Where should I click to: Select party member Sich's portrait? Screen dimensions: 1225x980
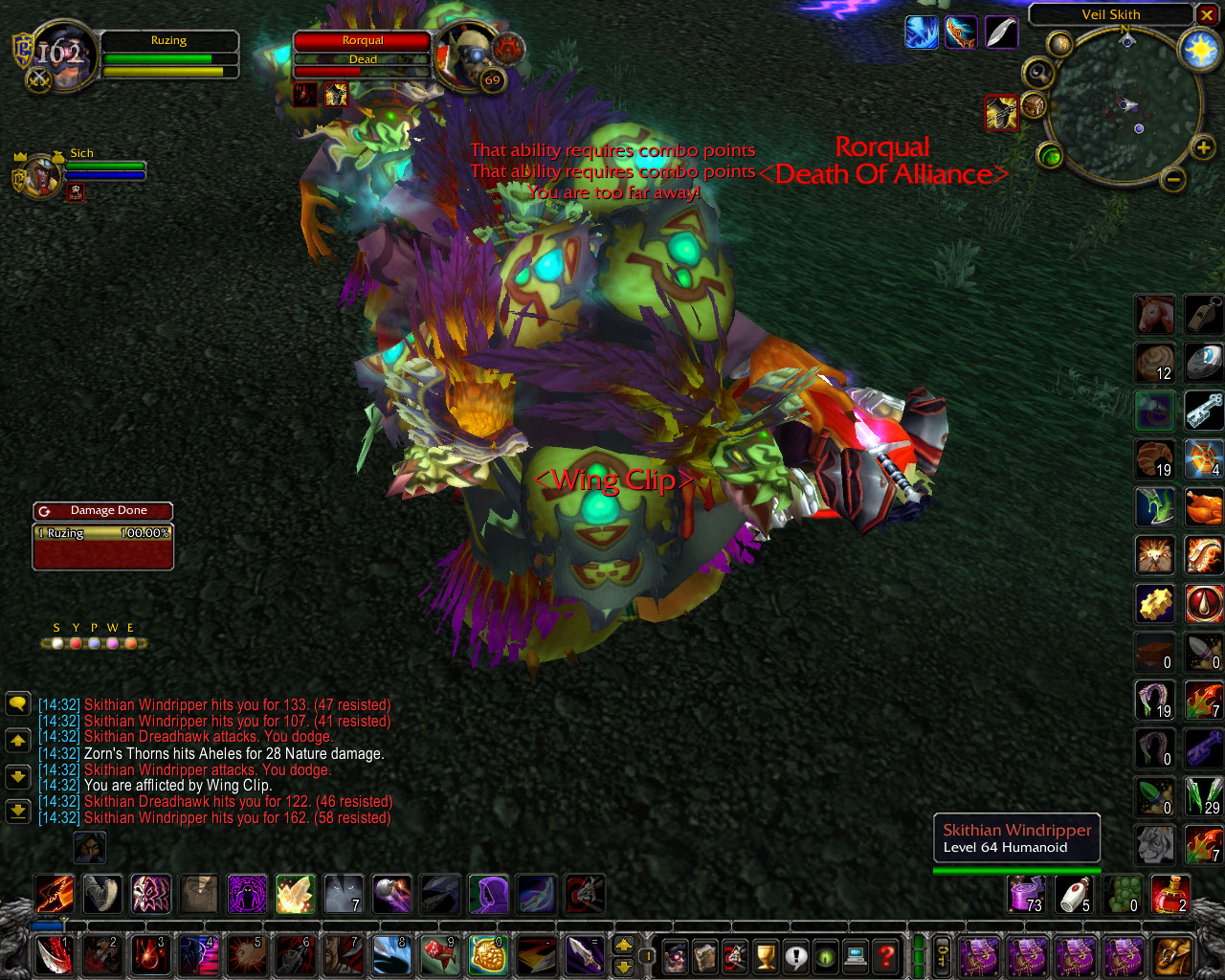coord(40,174)
